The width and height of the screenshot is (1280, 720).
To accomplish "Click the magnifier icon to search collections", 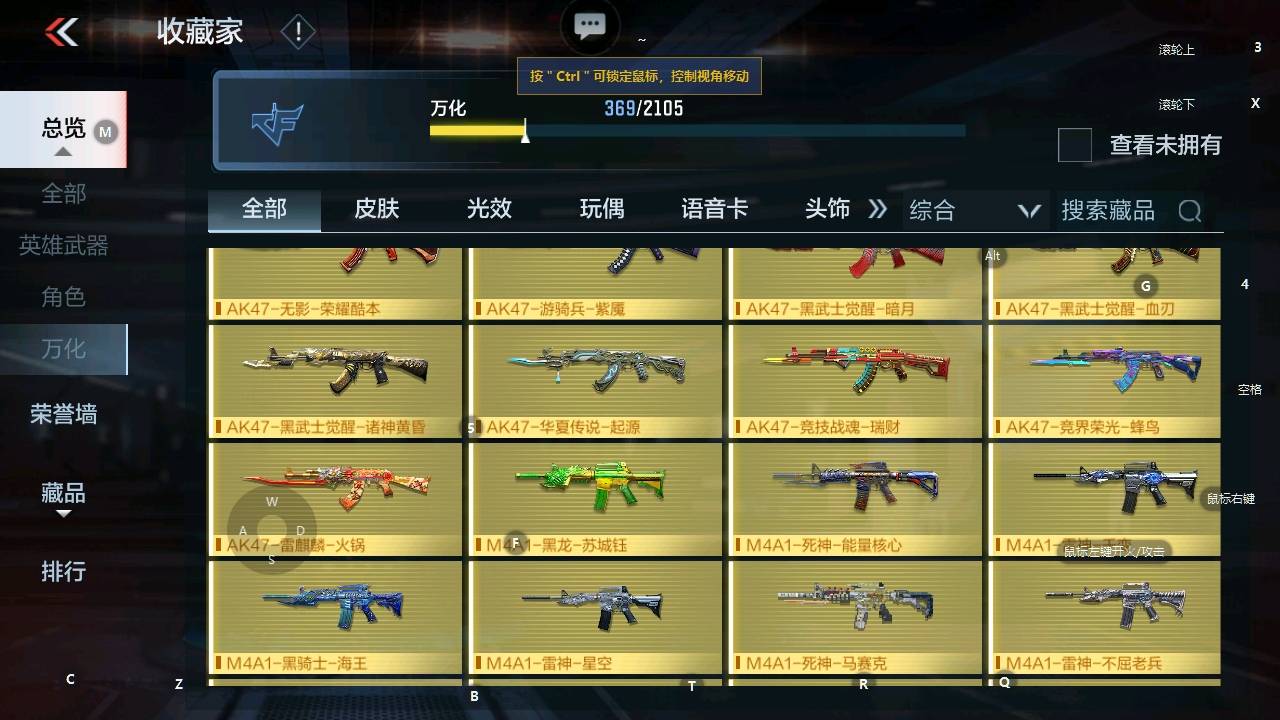I will (x=1189, y=210).
